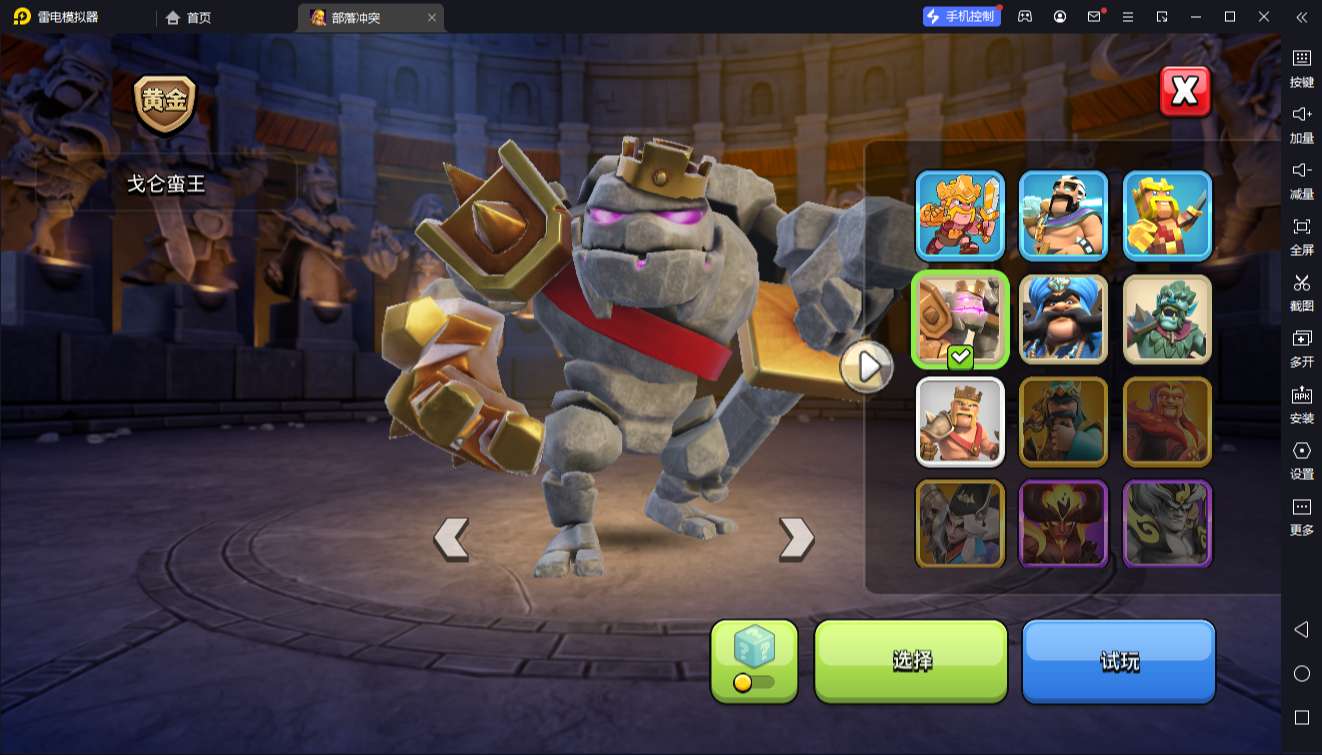Viewport: 1322px width, 755px height.
Task: Show the previous skin with the left arrow
Action: click(x=451, y=538)
